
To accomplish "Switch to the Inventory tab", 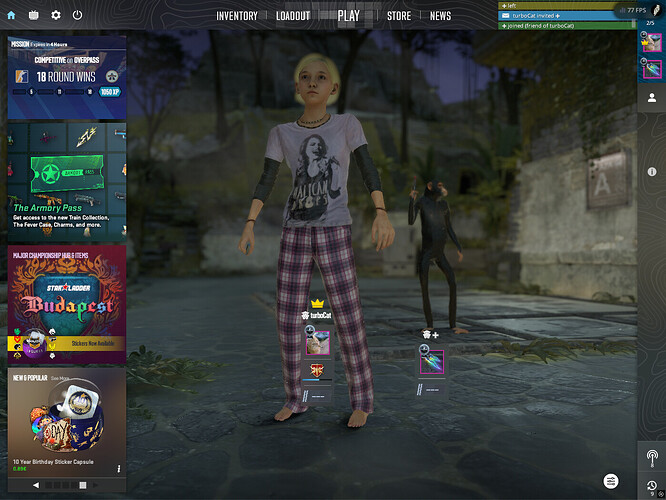I will click(x=237, y=16).
